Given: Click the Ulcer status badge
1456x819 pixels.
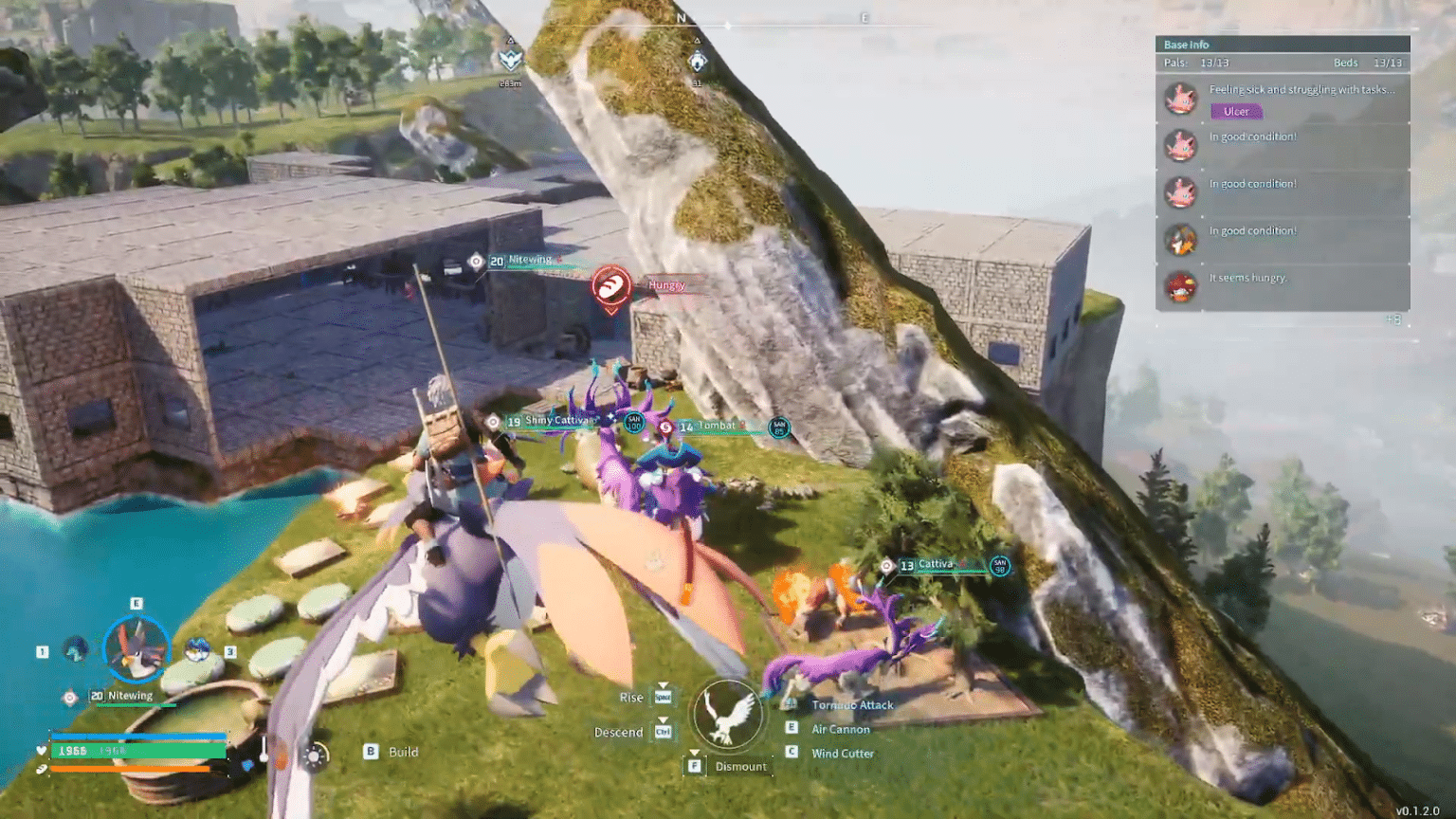Looking at the screenshot, I should point(1236,111).
